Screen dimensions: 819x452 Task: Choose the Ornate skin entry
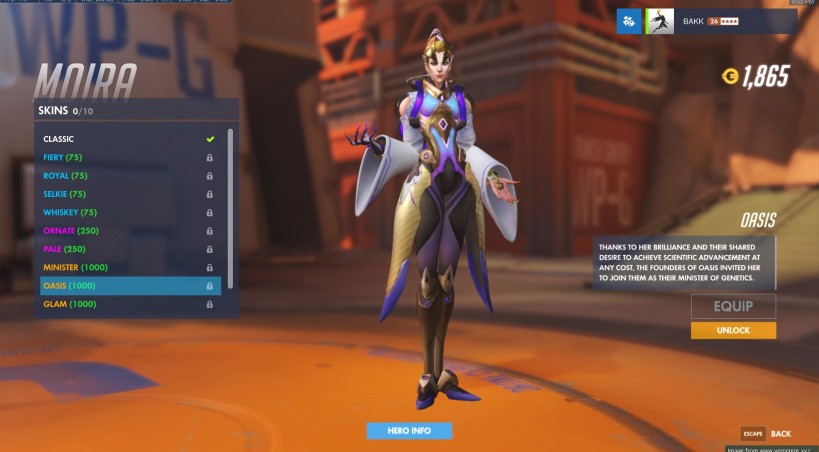click(129, 231)
